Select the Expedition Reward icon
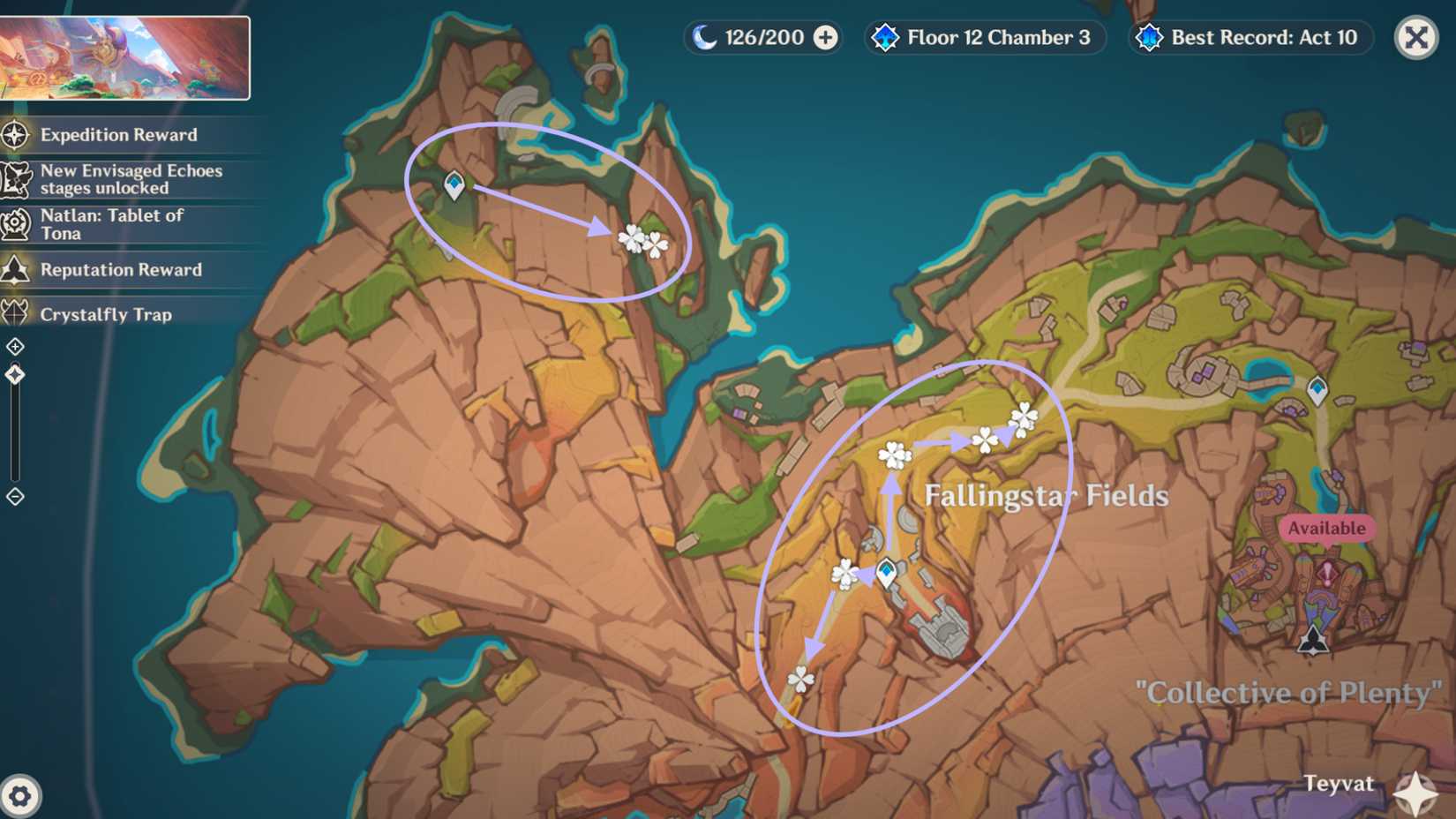The height and width of the screenshot is (819, 1456). [x=13, y=135]
